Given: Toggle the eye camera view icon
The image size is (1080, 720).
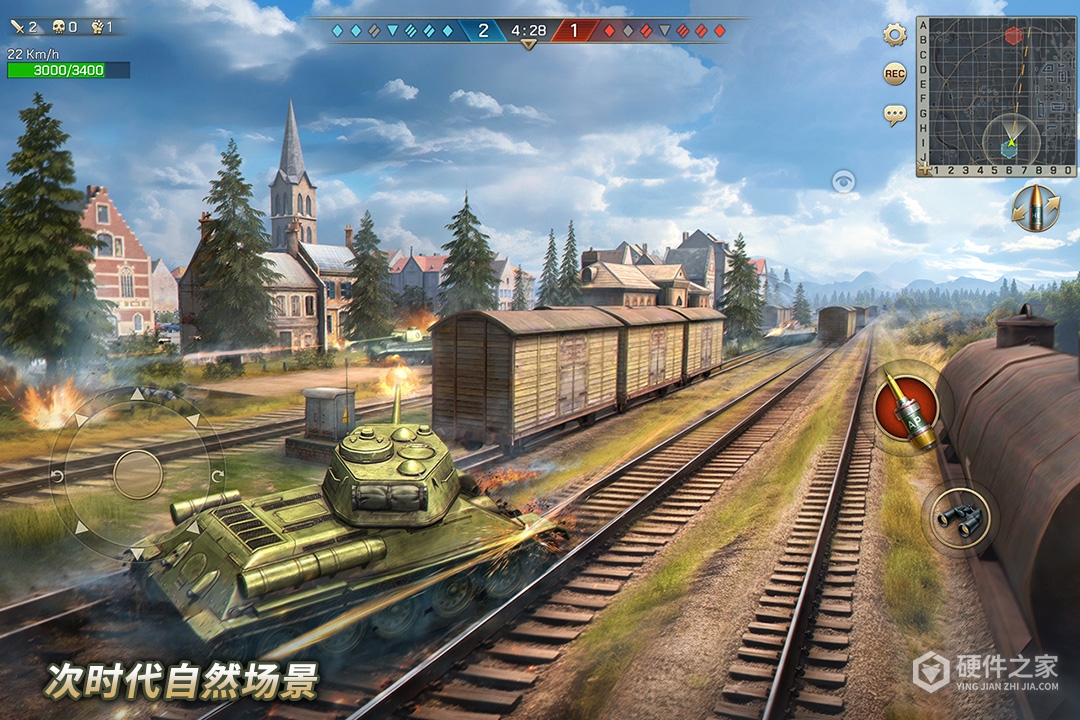Looking at the screenshot, I should pyautogui.click(x=844, y=181).
